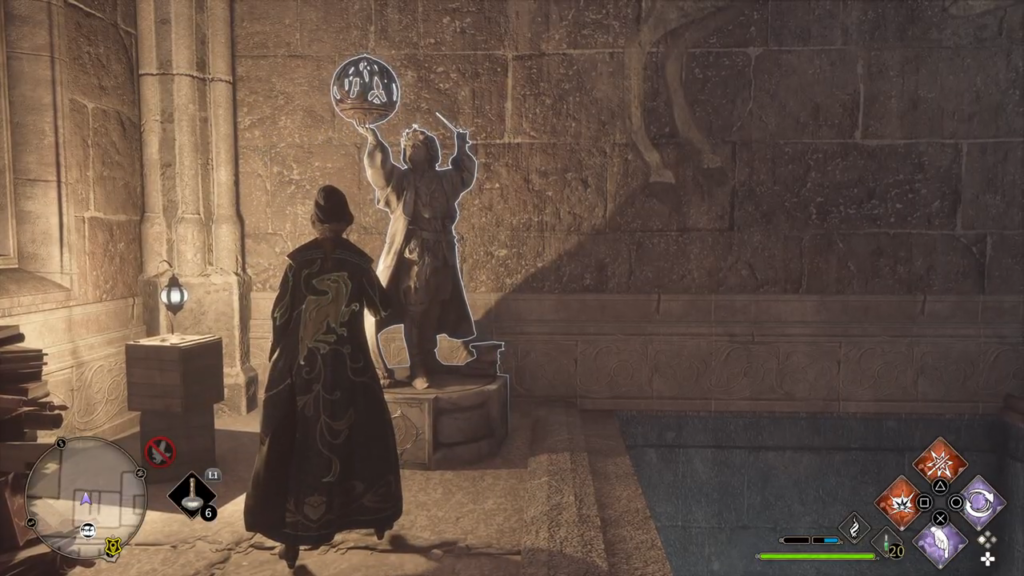Click the red crossed-out bird no-flying icon
This screenshot has height=576, width=1024.
[x=160, y=452]
